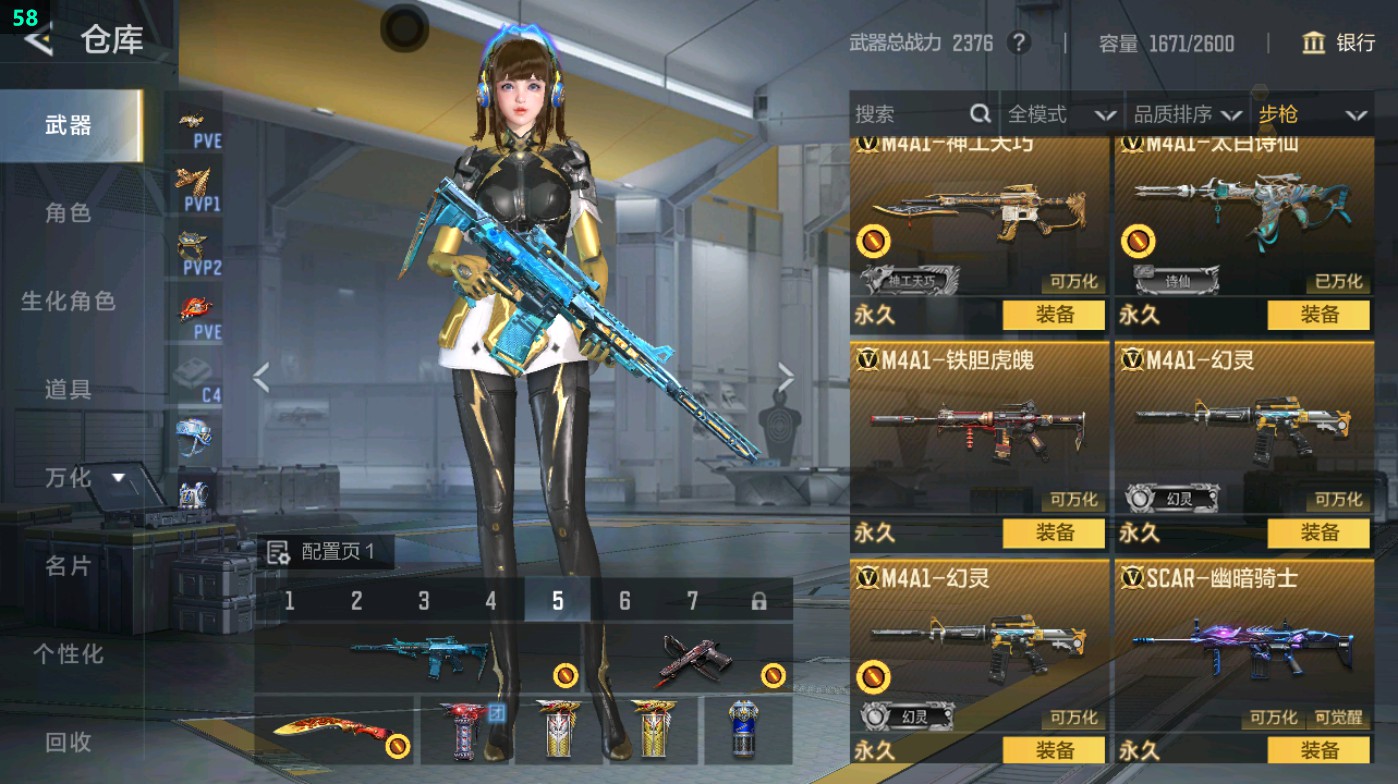Expand the 万化 category
The image size is (1398, 784).
coord(85,478)
